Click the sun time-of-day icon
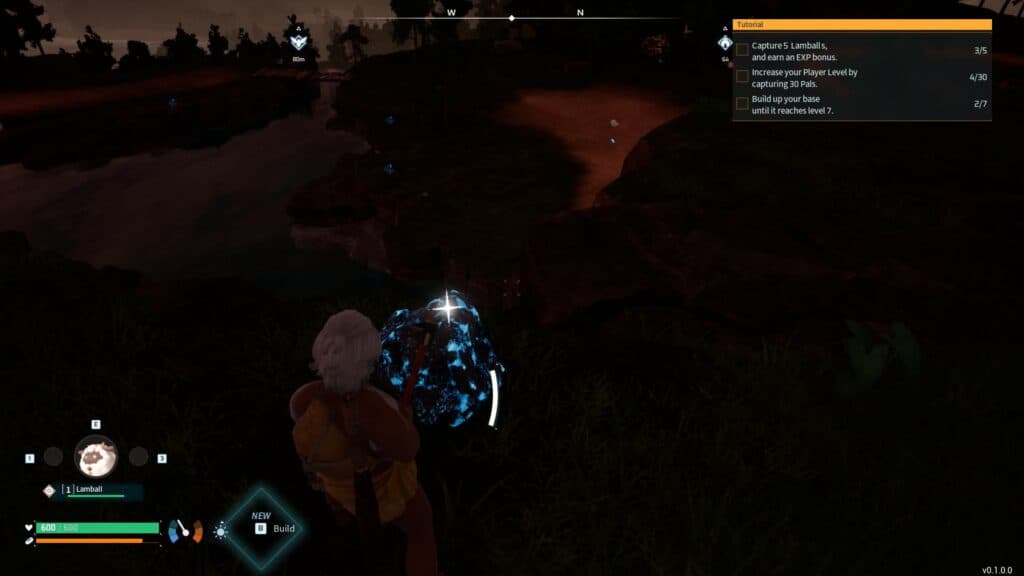This screenshot has width=1024, height=576. 220,531
